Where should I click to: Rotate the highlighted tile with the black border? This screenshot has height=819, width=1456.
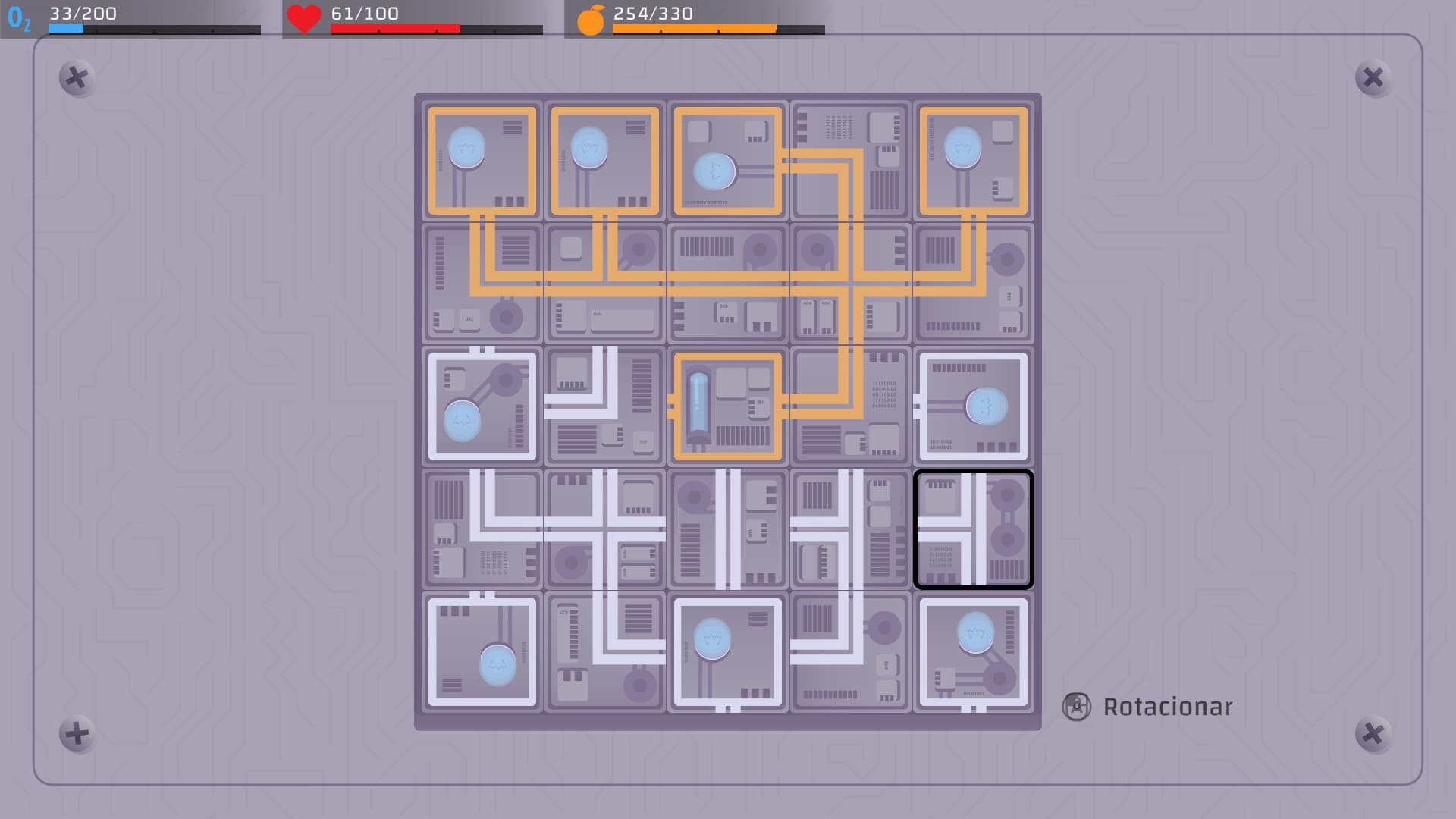click(x=974, y=529)
